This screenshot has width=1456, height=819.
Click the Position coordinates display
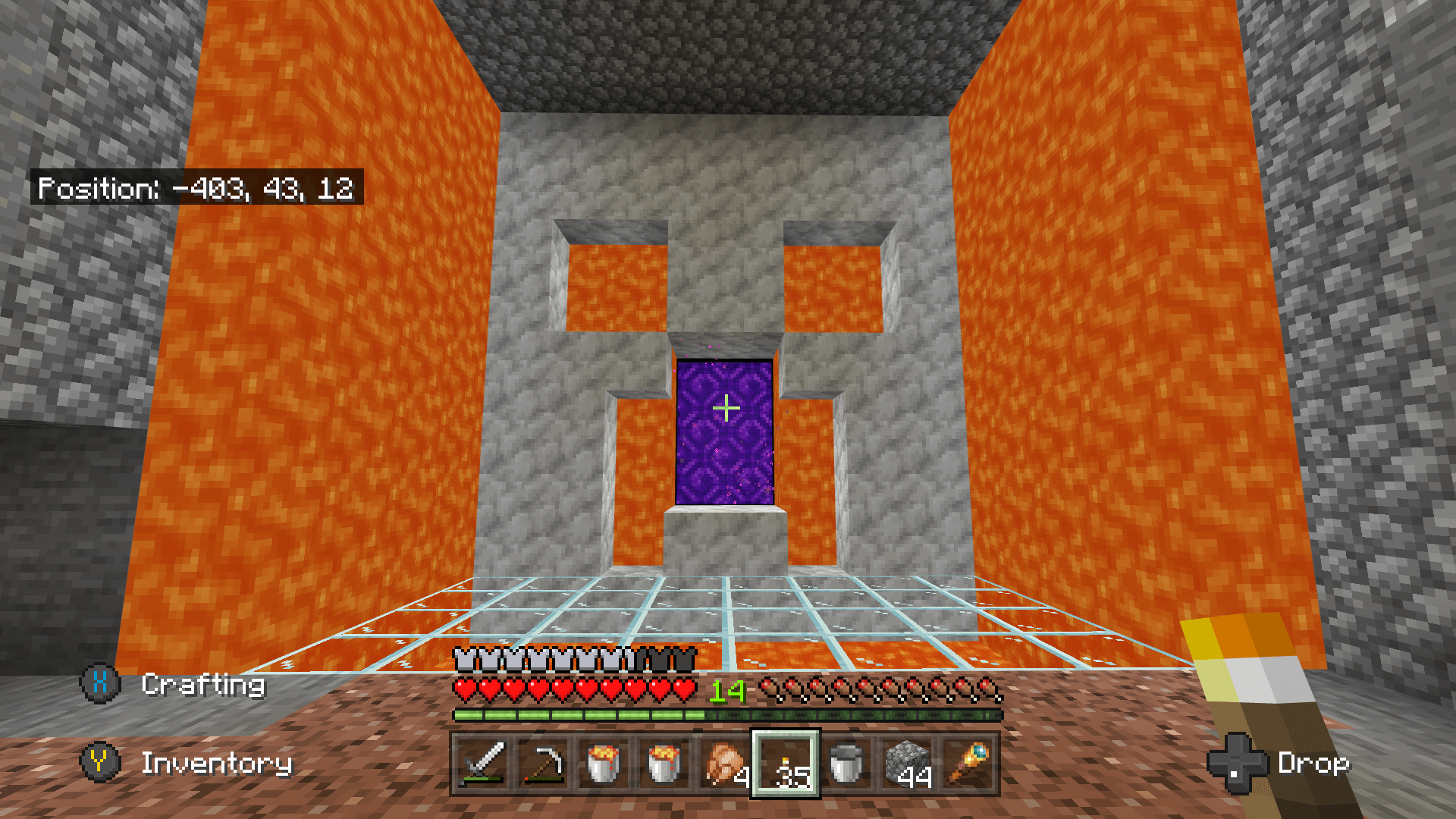click(x=197, y=190)
